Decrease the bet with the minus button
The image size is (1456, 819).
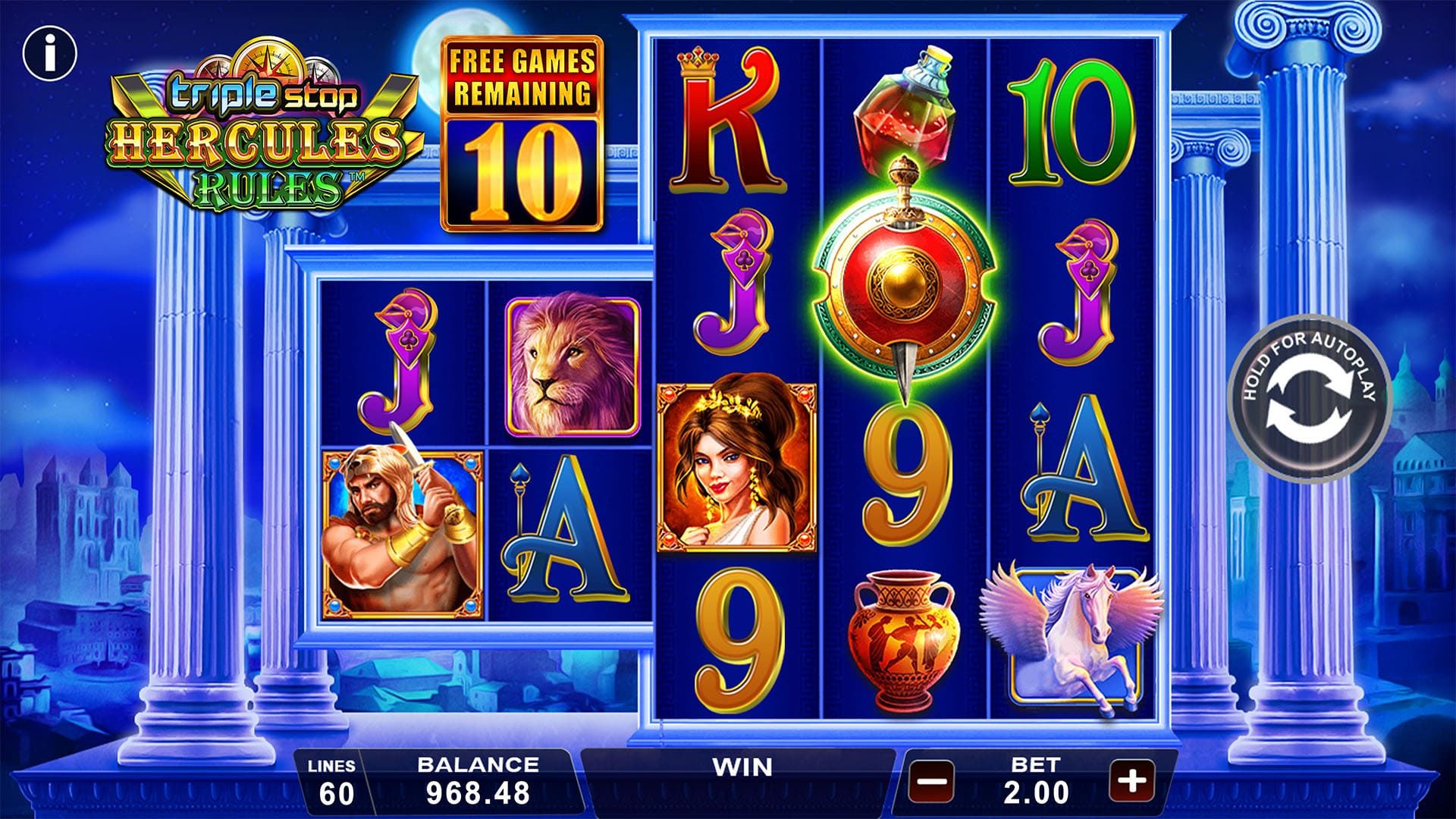pos(932,780)
